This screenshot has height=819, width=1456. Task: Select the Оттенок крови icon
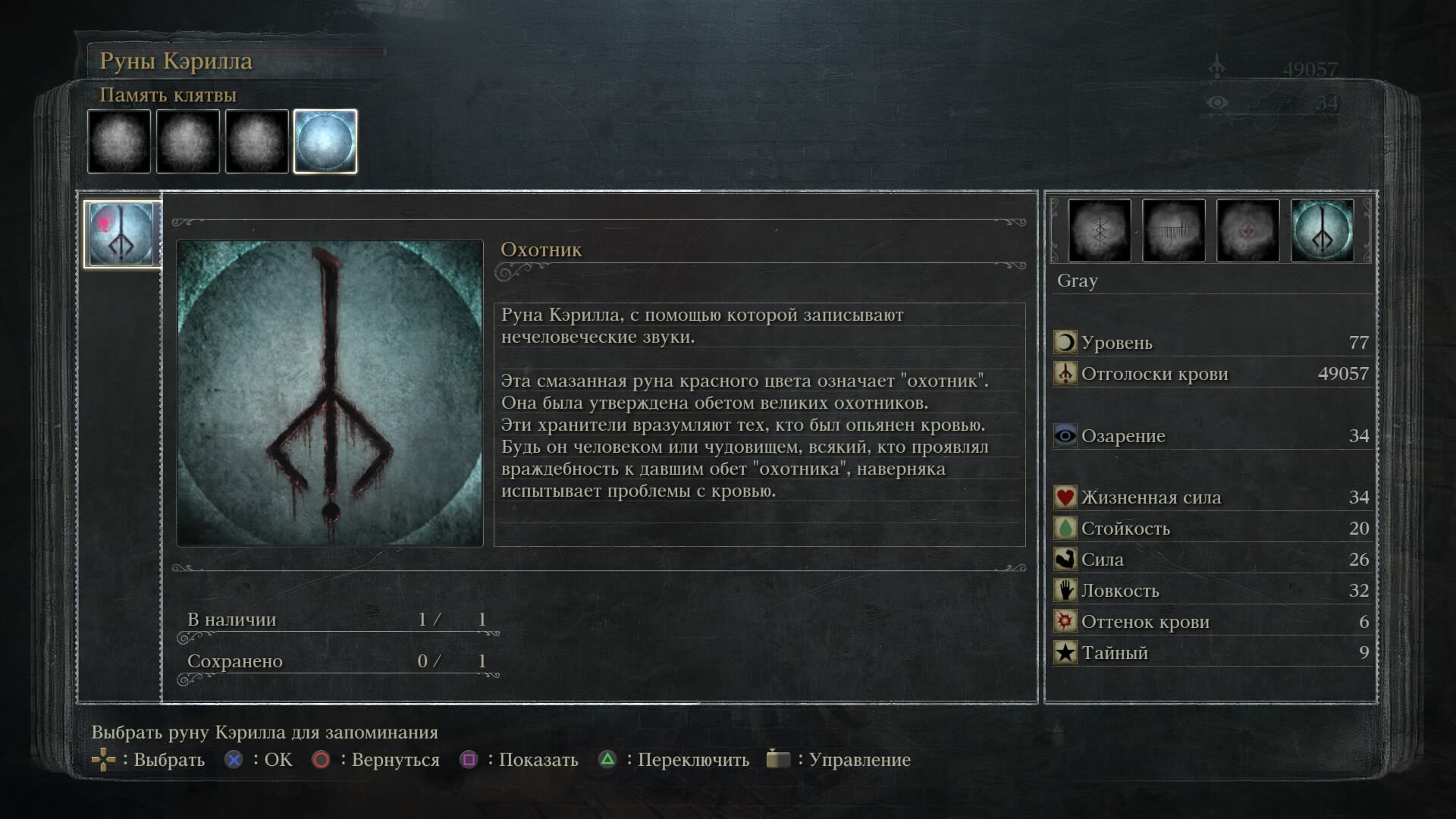1065,621
